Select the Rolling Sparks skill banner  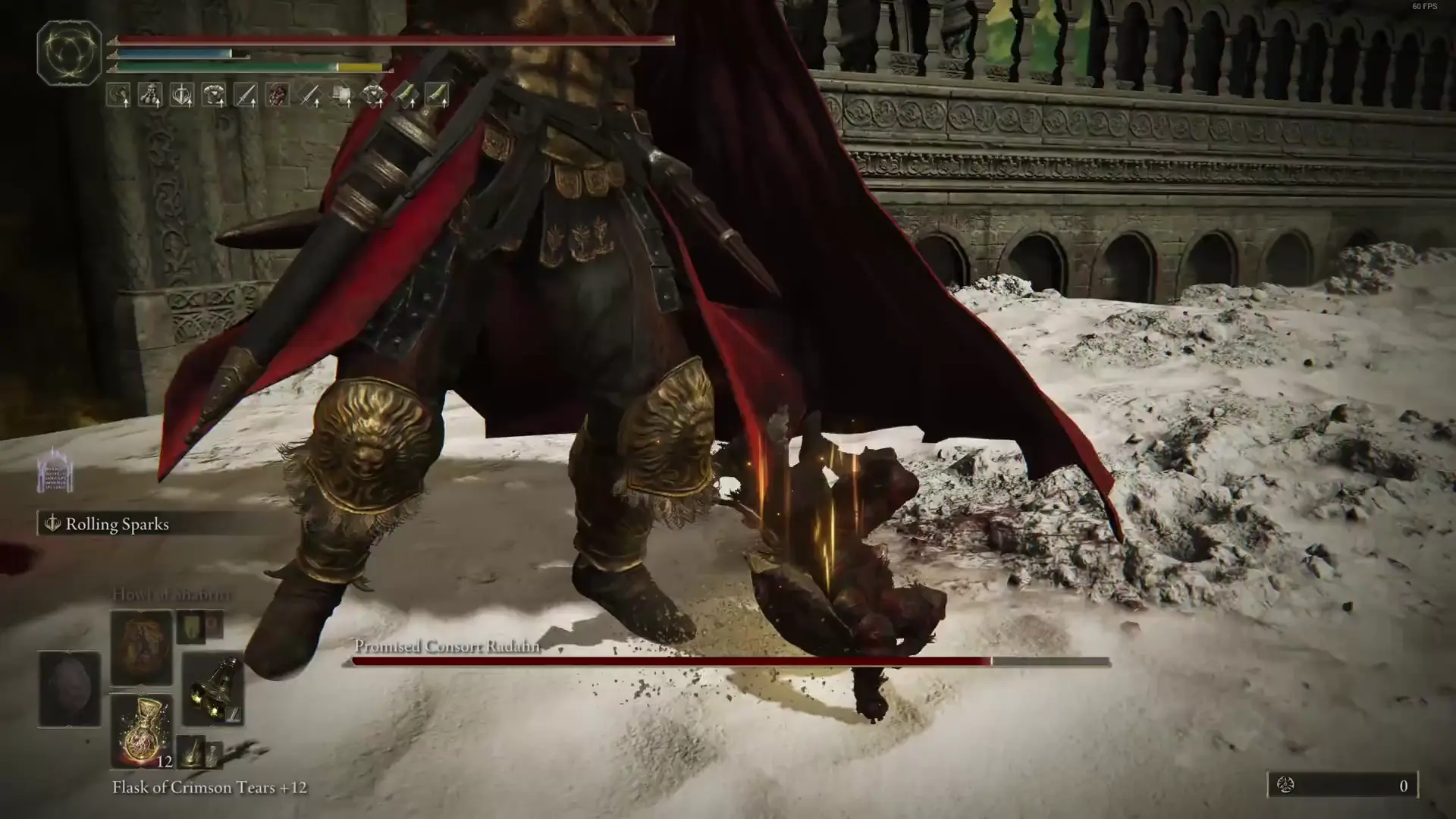click(x=114, y=524)
